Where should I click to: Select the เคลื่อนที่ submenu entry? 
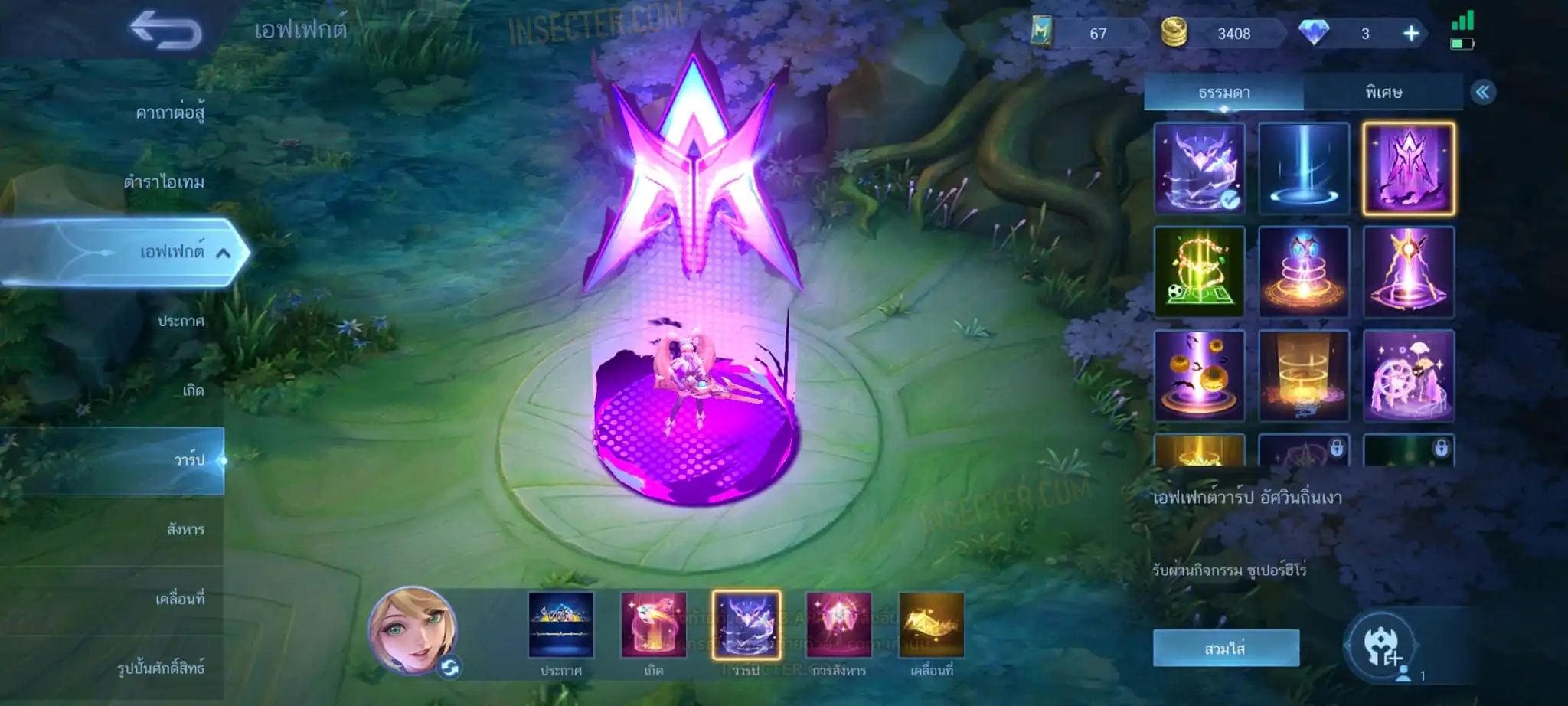[x=180, y=598]
